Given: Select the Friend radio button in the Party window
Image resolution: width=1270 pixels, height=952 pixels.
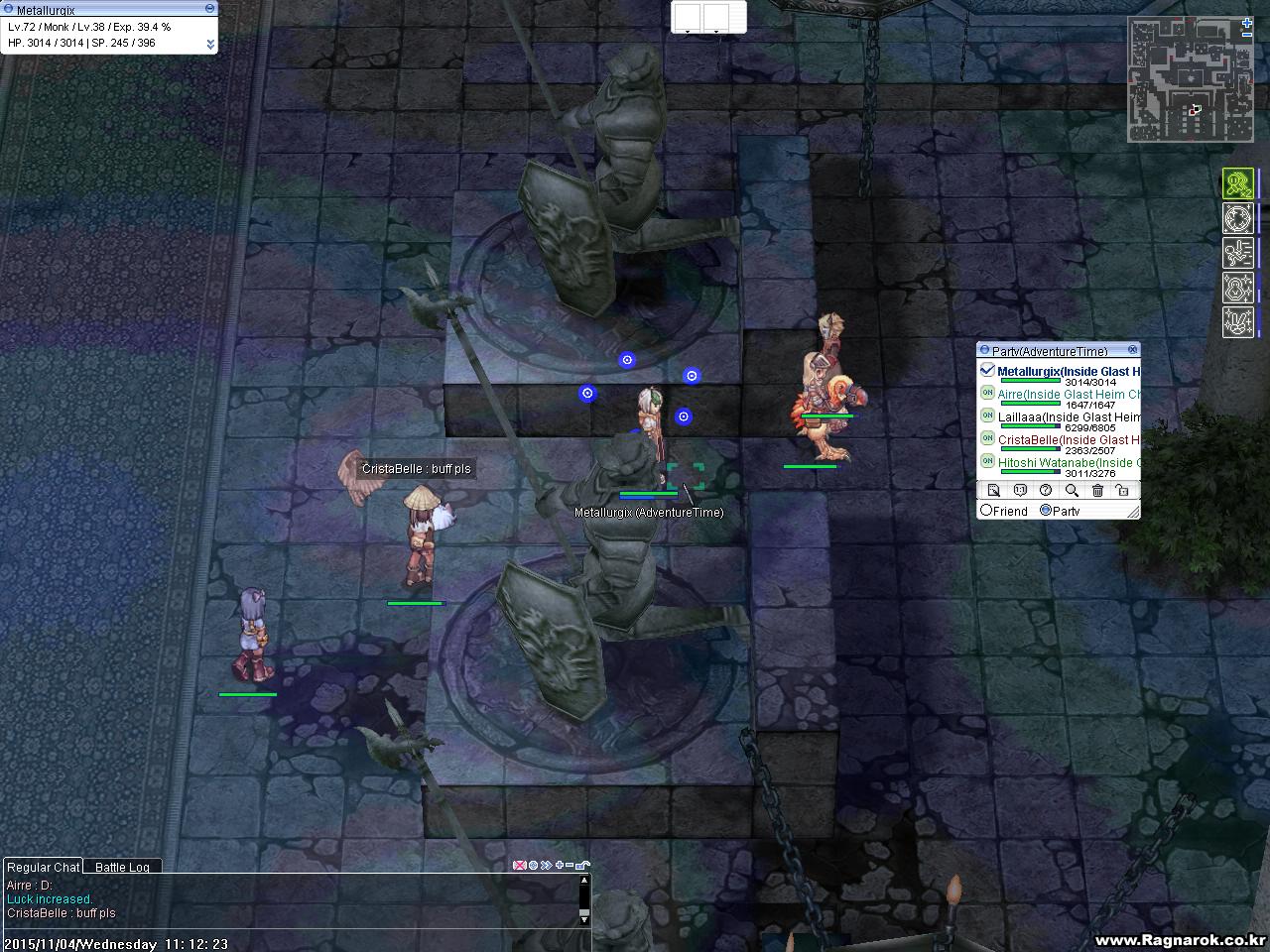Looking at the screenshot, I should 987,511.
